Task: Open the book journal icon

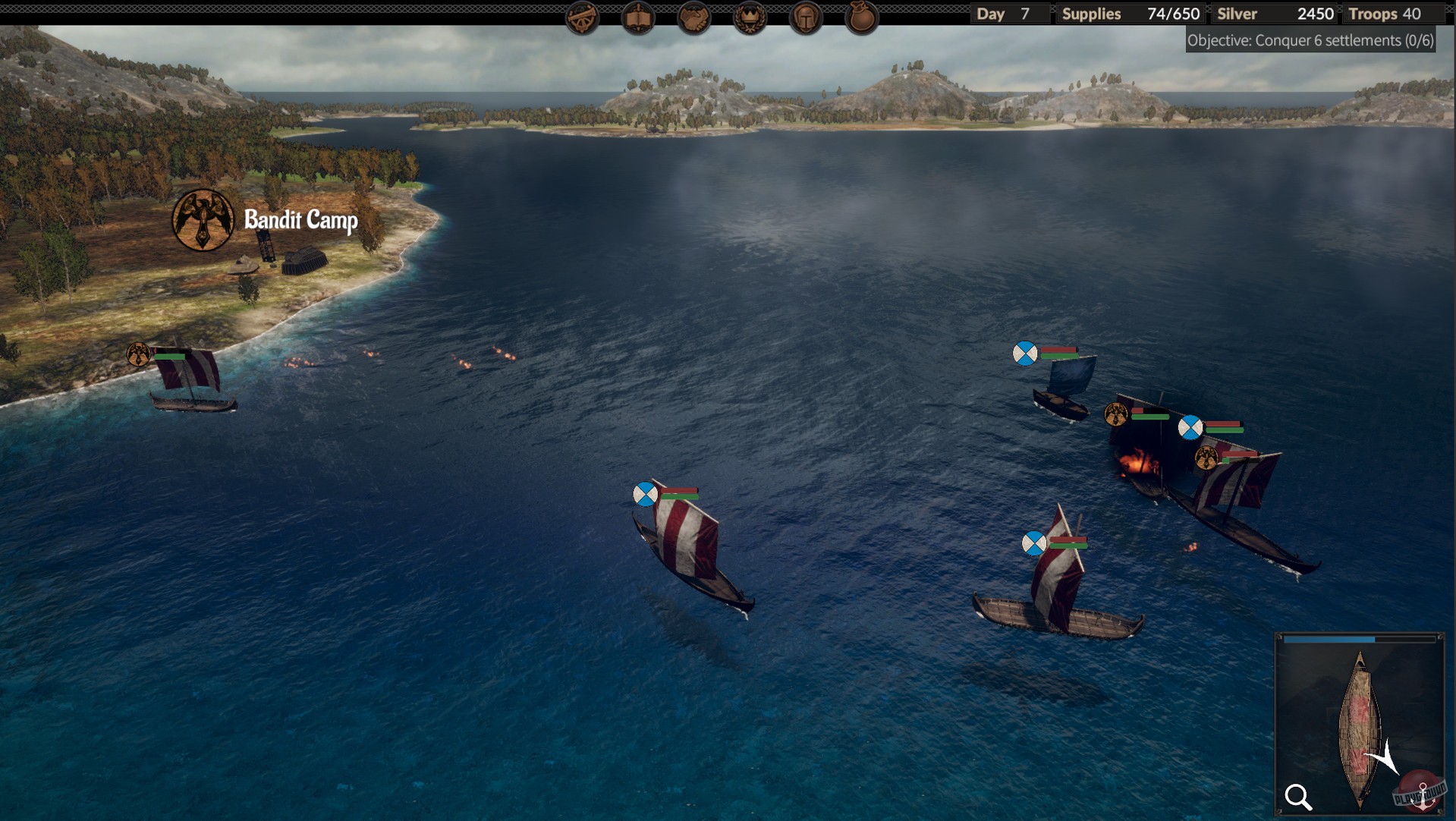Action: click(x=638, y=17)
